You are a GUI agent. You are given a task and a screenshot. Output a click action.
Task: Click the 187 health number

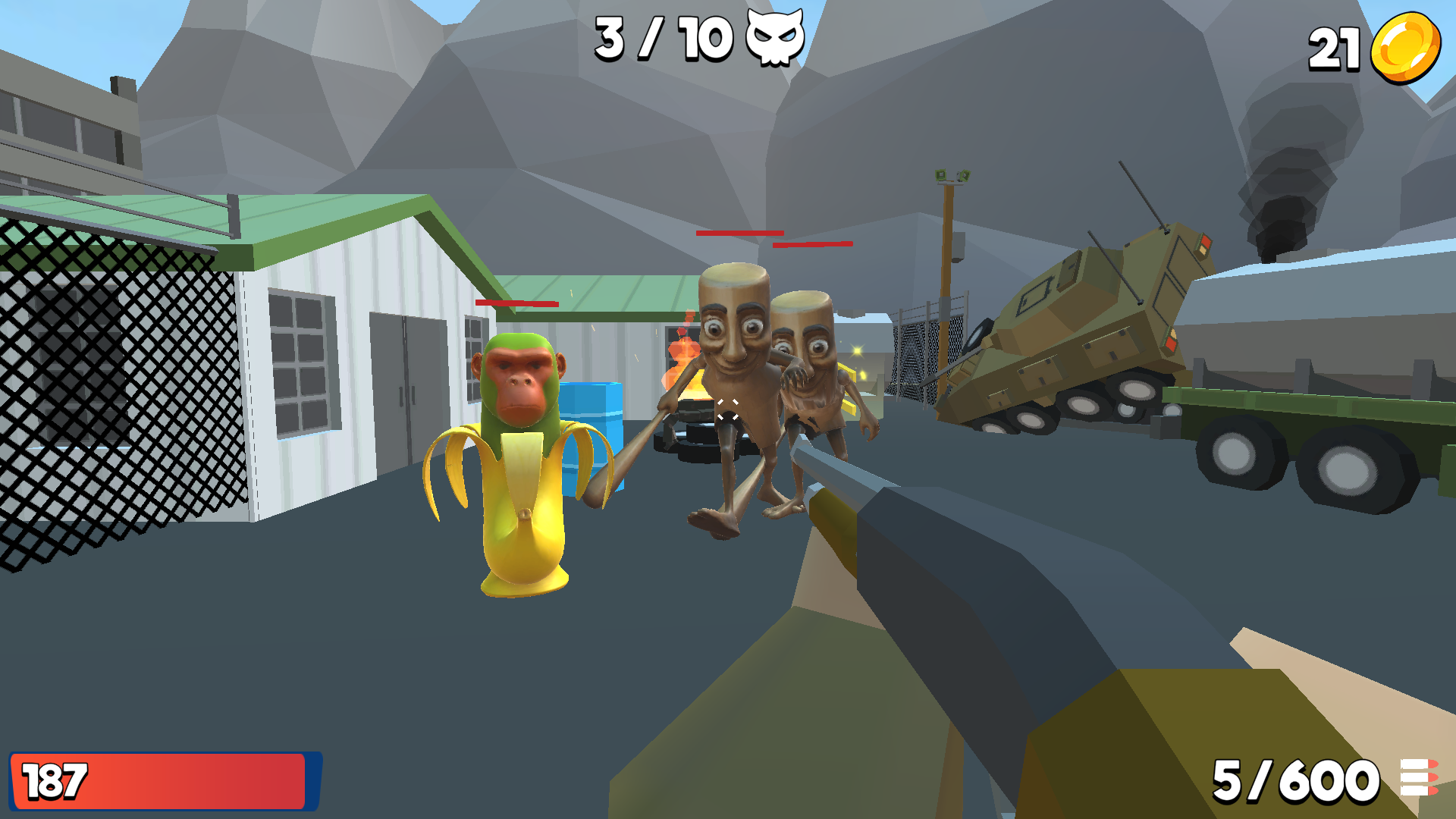click(55, 782)
